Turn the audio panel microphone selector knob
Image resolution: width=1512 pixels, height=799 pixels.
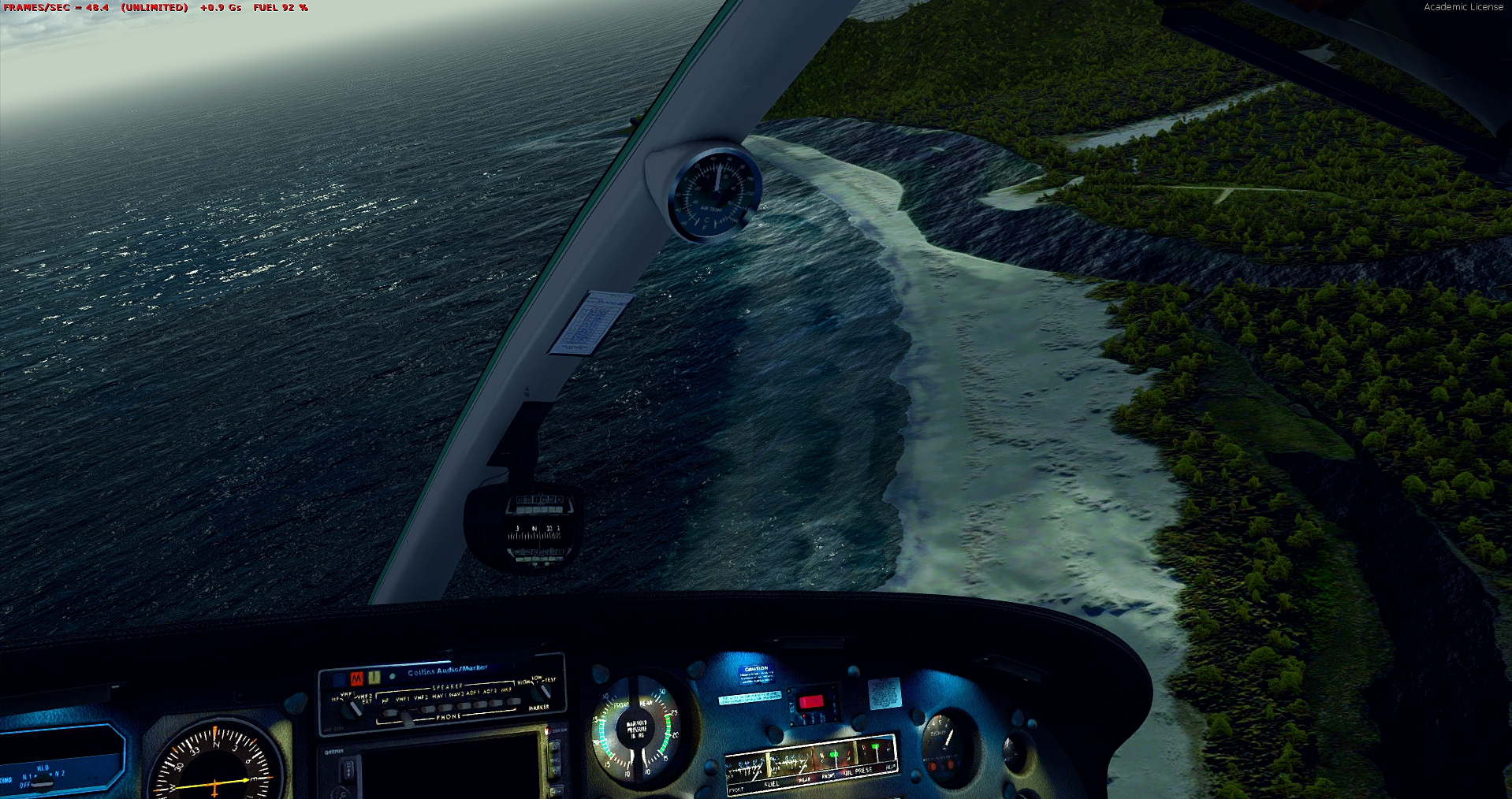(352, 707)
